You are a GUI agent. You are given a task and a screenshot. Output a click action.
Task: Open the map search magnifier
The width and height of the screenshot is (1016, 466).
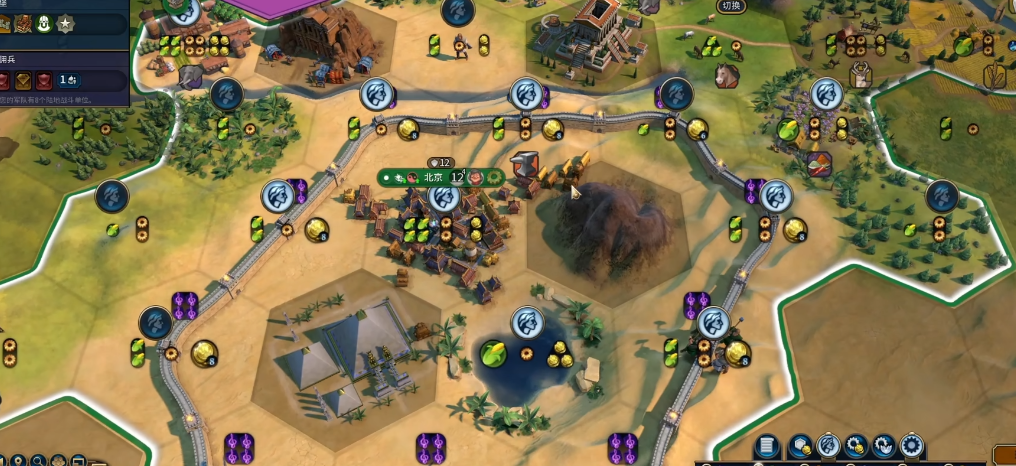pyautogui.click(x=37, y=461)
